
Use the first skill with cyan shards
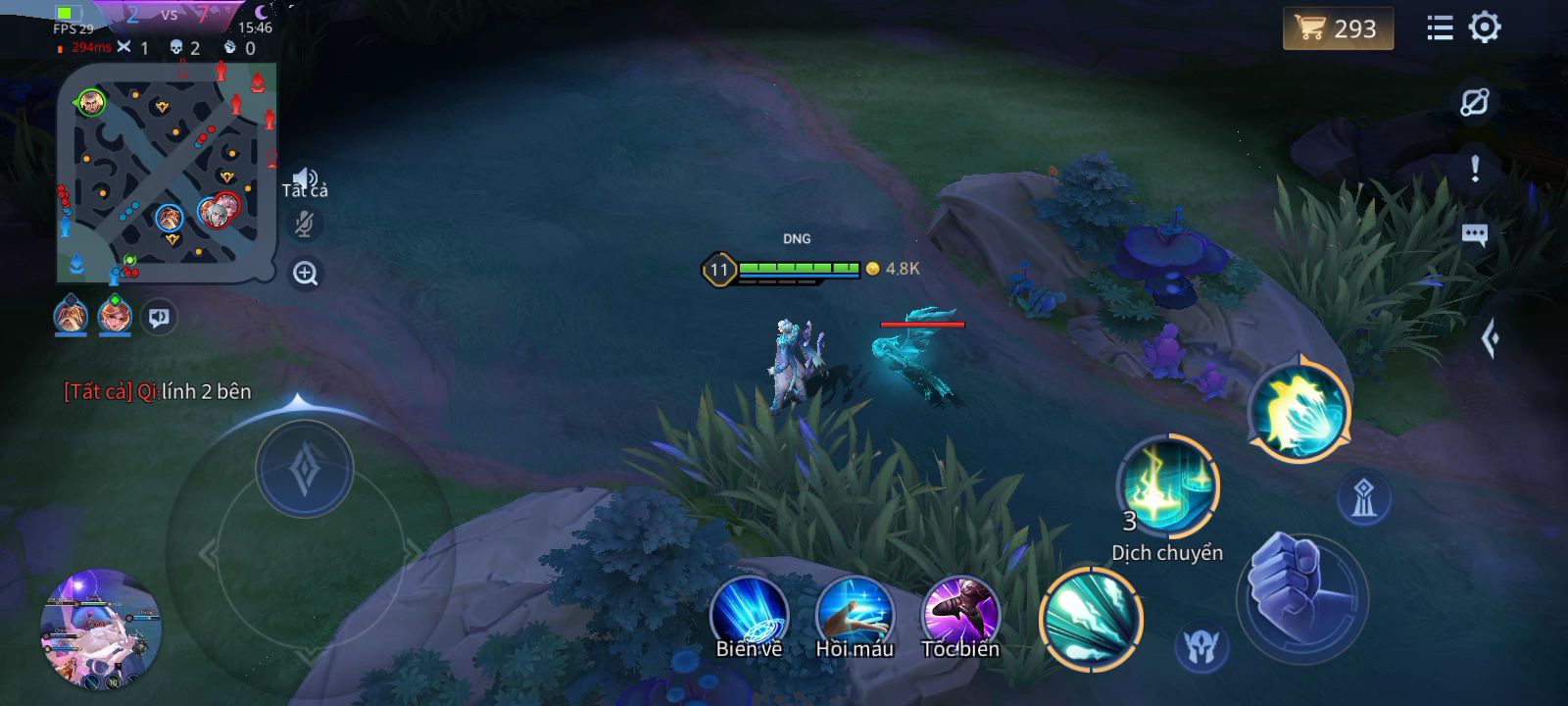[x=1091, y=620]
